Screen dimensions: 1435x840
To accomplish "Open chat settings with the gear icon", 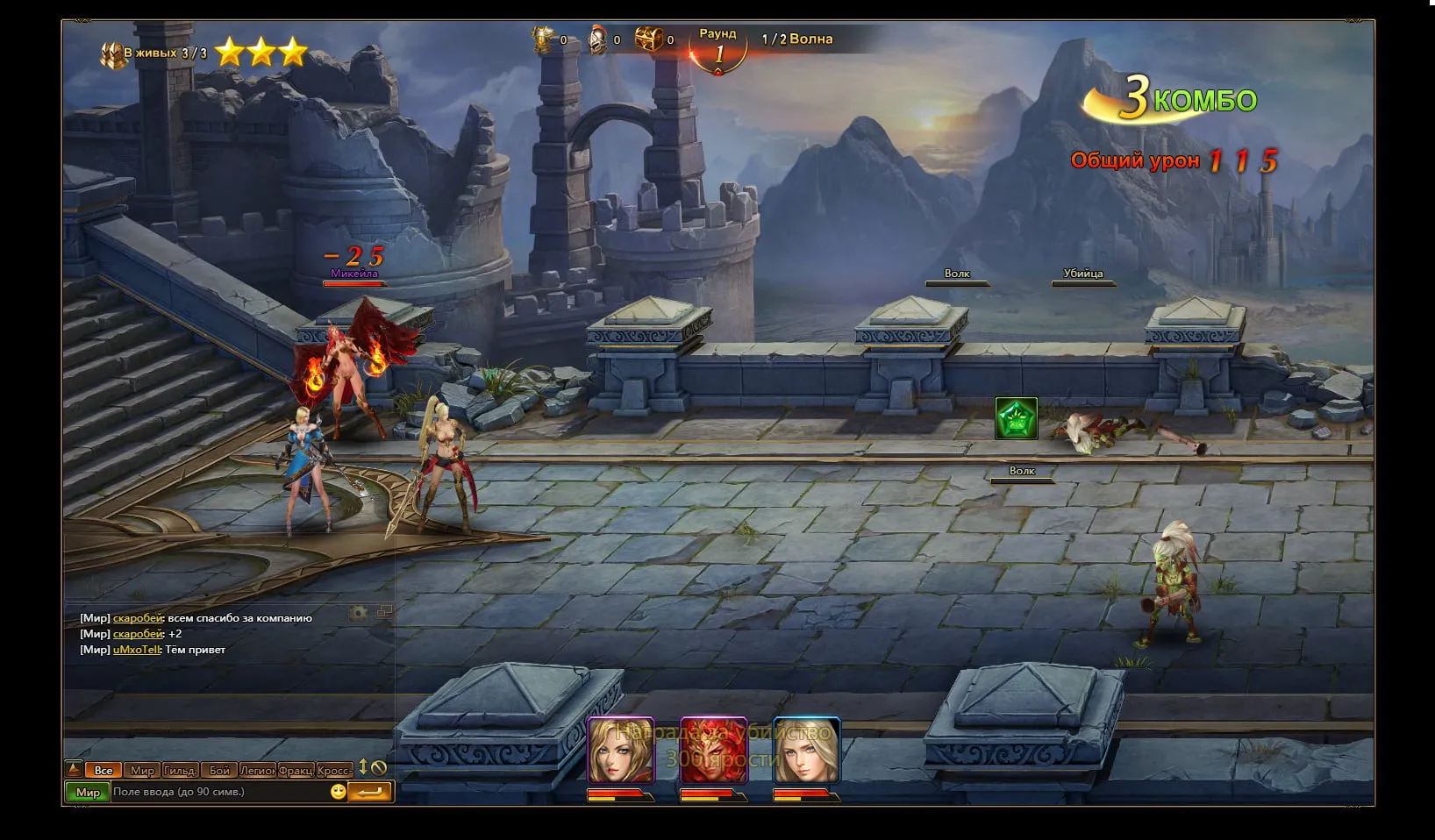I will (x=358, y=613).
